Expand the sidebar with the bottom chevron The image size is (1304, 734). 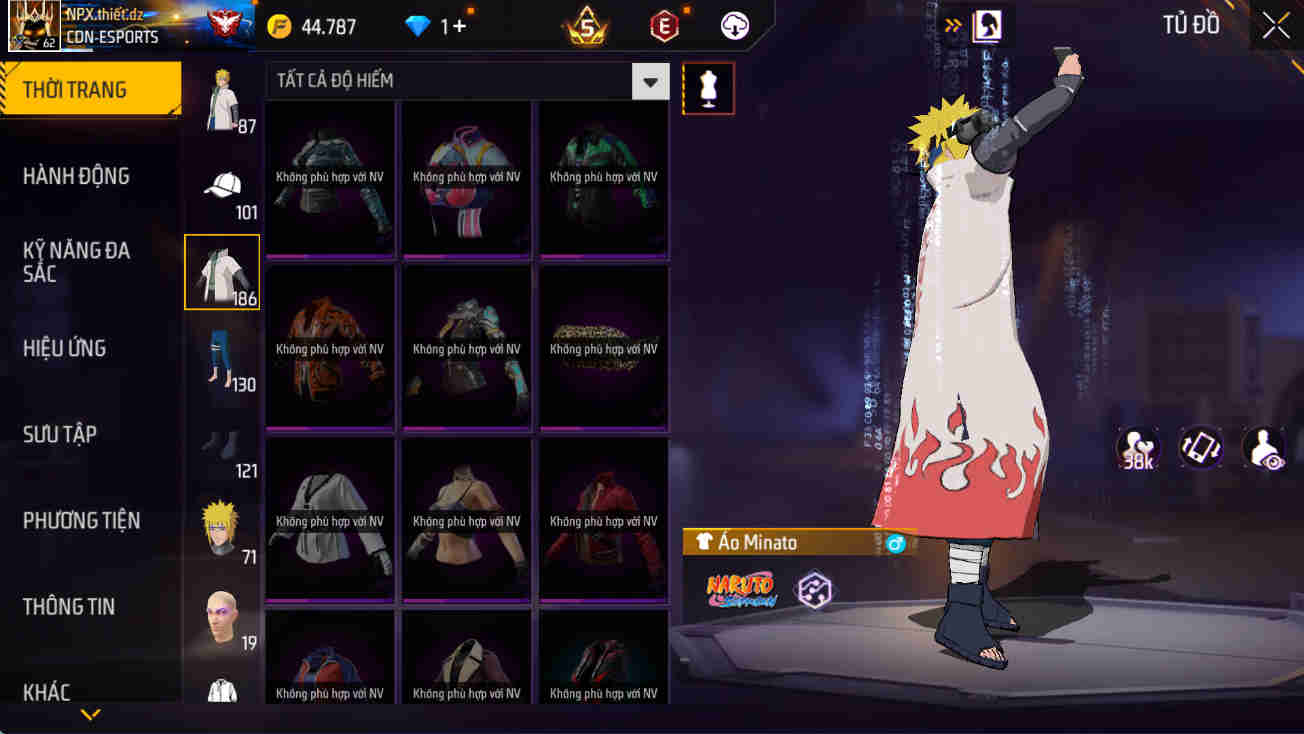click(x=92, y=715)
